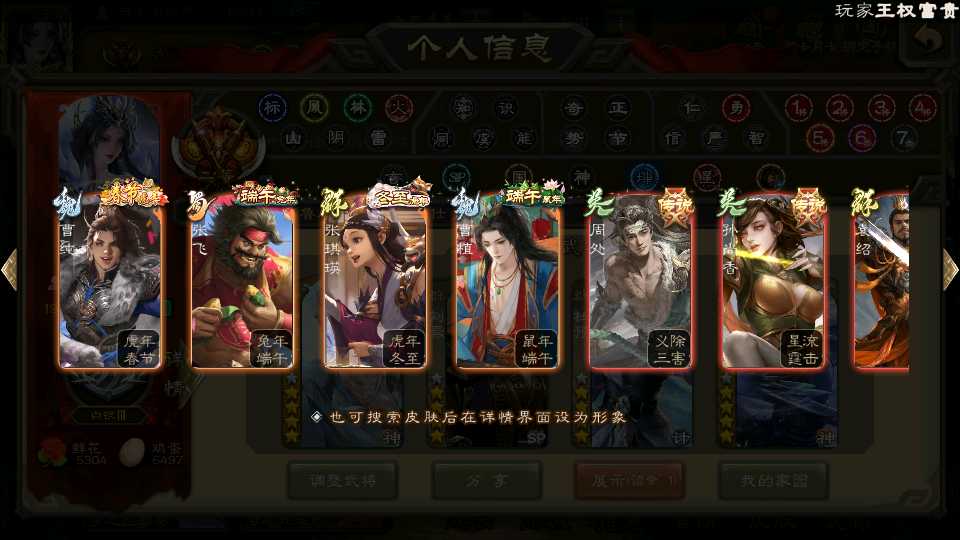Select the 孙尚香 星流霆击 legendary skin
This screenshot has width=960, height=540.
point(773,285)
